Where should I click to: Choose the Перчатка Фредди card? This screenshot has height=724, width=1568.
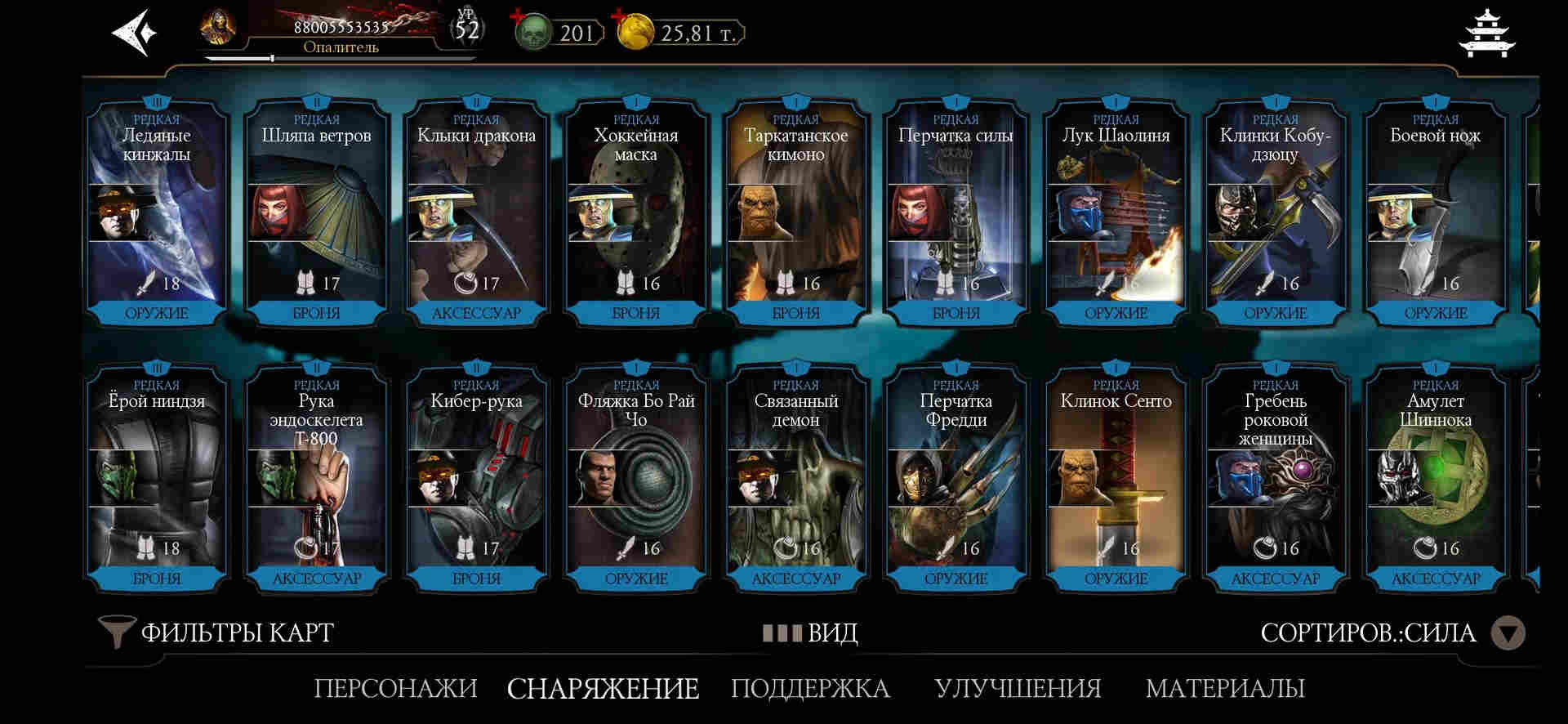[955, 480]
